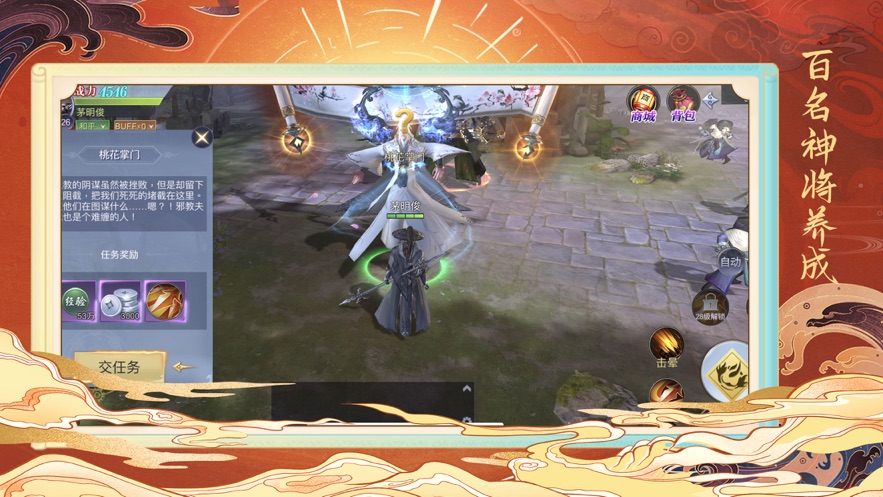Turn in the quest with 交任务

pos(119,367)
